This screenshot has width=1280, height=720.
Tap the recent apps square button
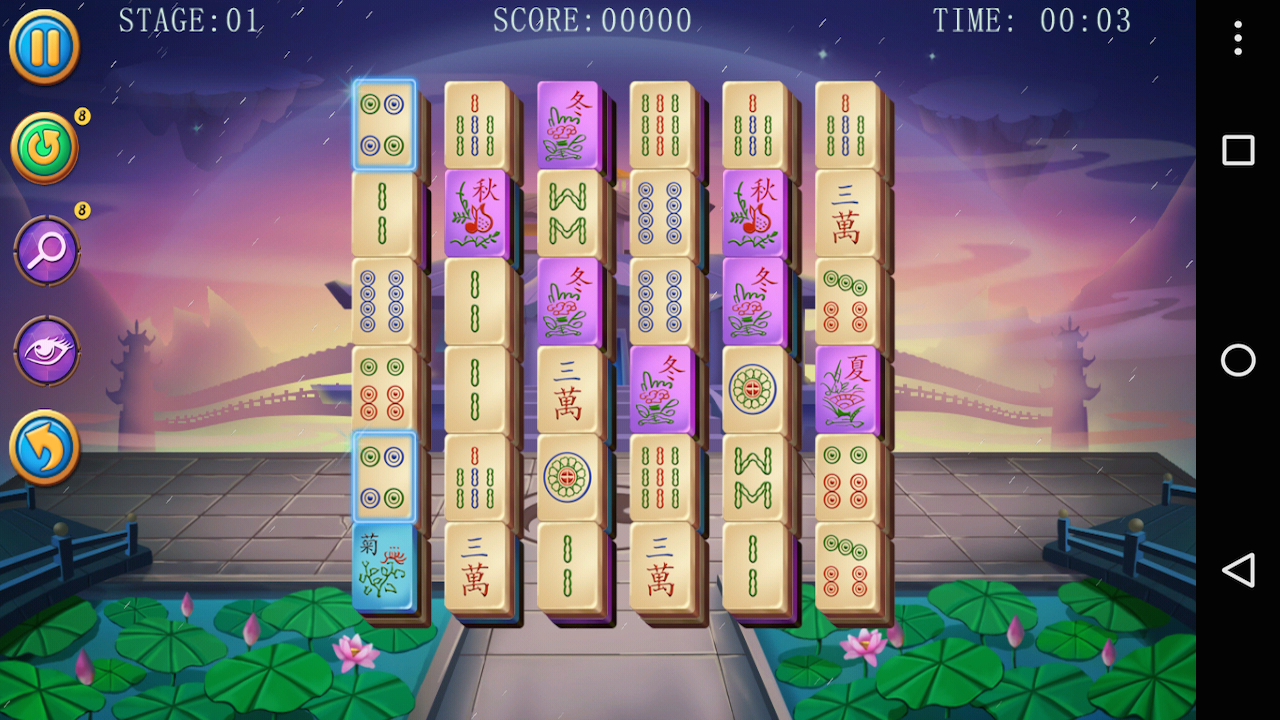coord(1237,149)
